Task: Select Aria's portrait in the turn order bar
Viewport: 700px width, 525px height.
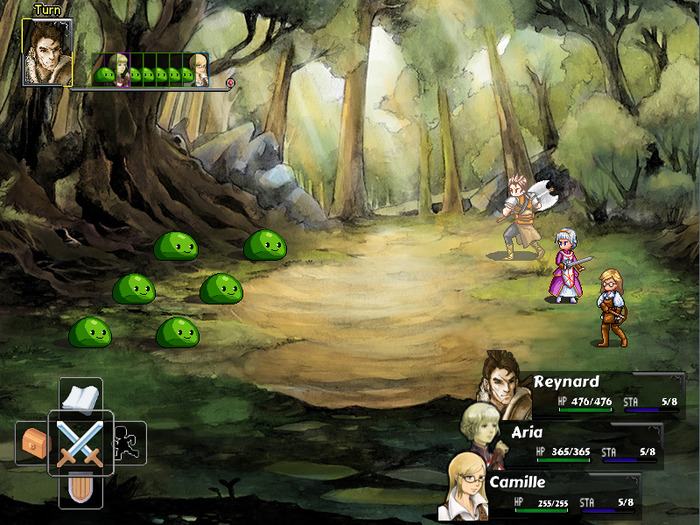Action: click(122, 70)
